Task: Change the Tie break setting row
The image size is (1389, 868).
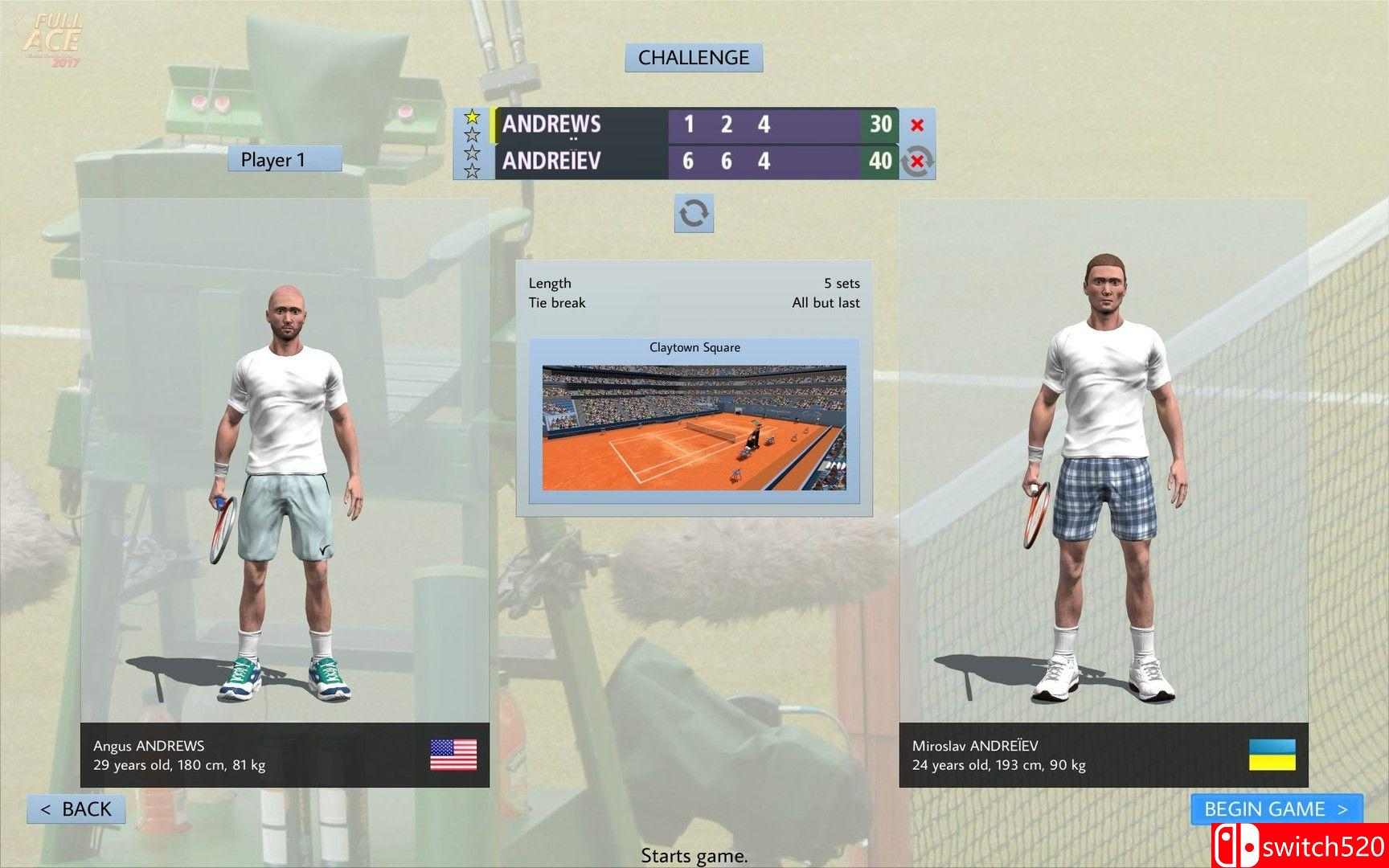Action: click(x=694, y=303)
